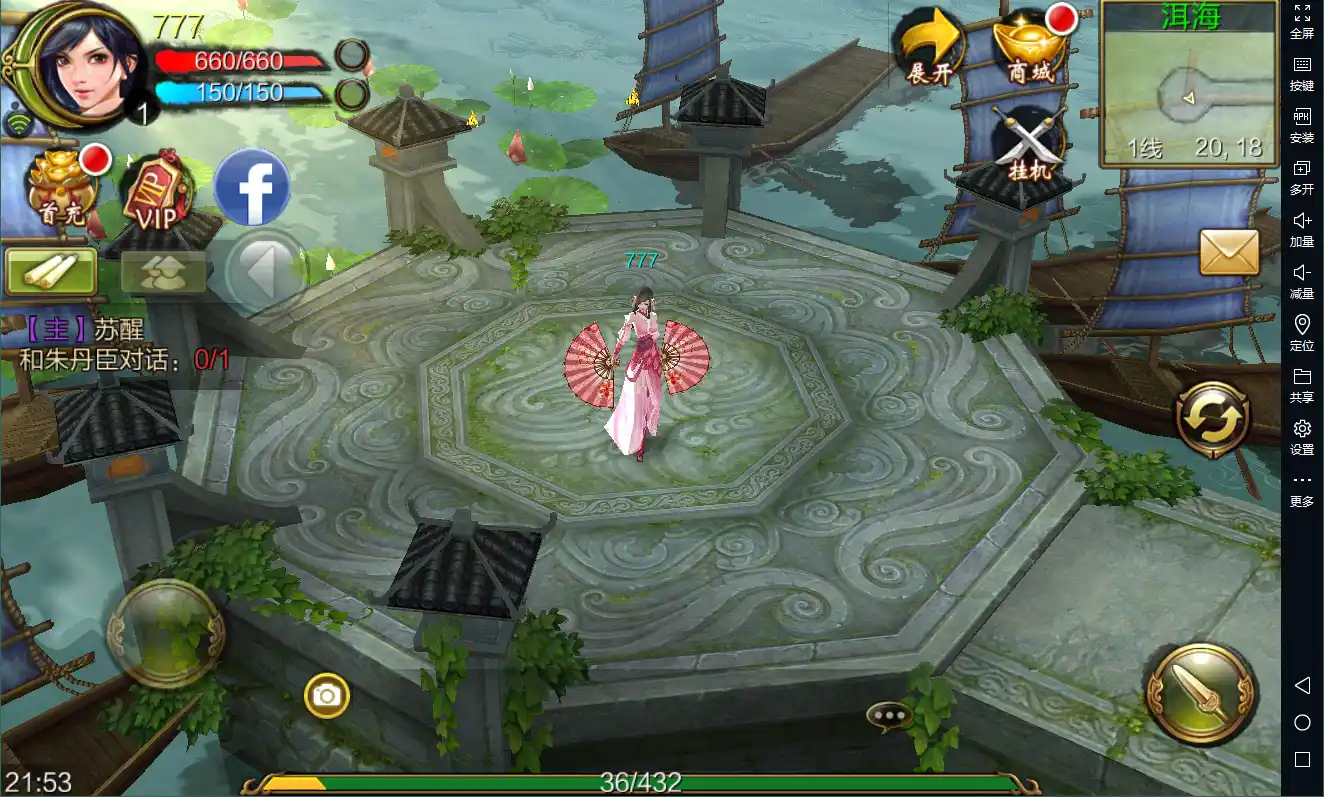Expand the menu with 展开 arrow
1324x797 pixels.
pos(929,47)
